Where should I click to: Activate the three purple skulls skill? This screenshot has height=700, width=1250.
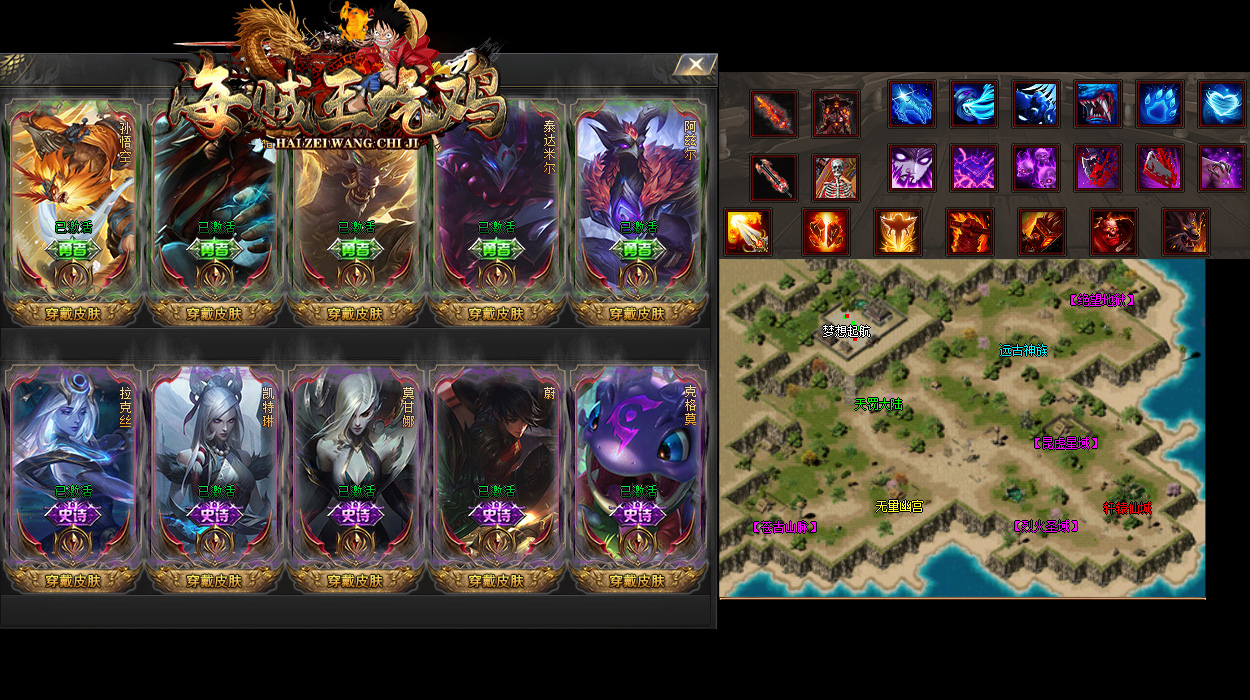click(x=1036, y=167)
